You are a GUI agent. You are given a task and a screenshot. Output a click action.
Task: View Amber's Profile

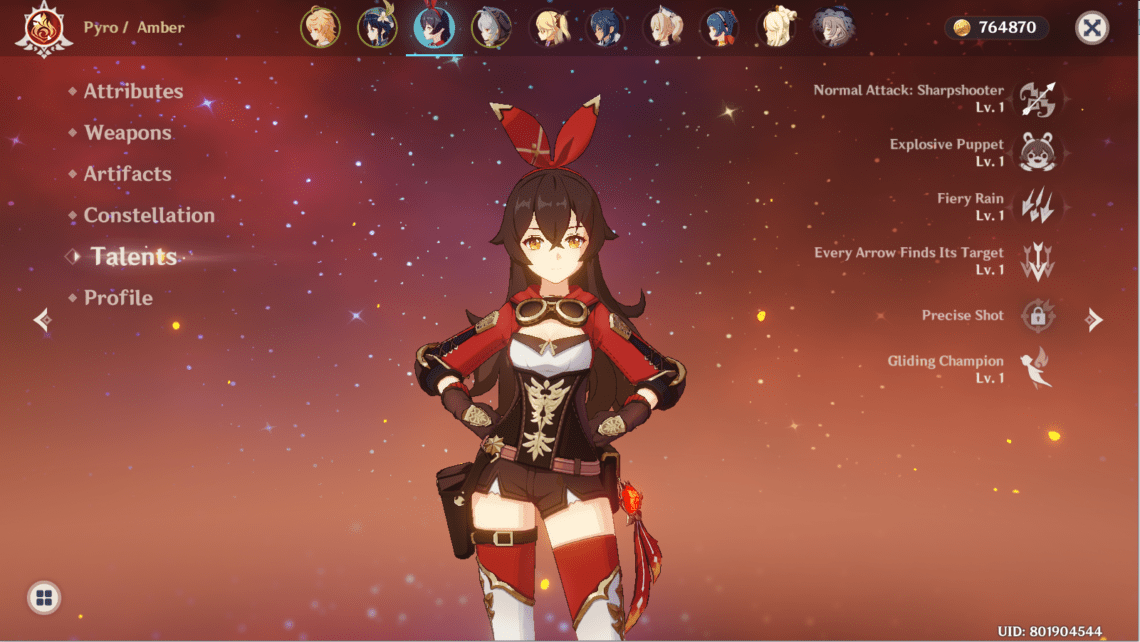(118, 298)
